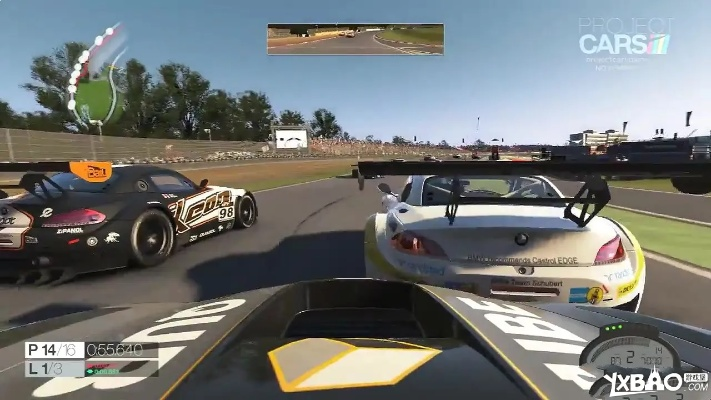Select the rear-view mirror display
Viewport: 711px width, 400px height.
[355, 39]
